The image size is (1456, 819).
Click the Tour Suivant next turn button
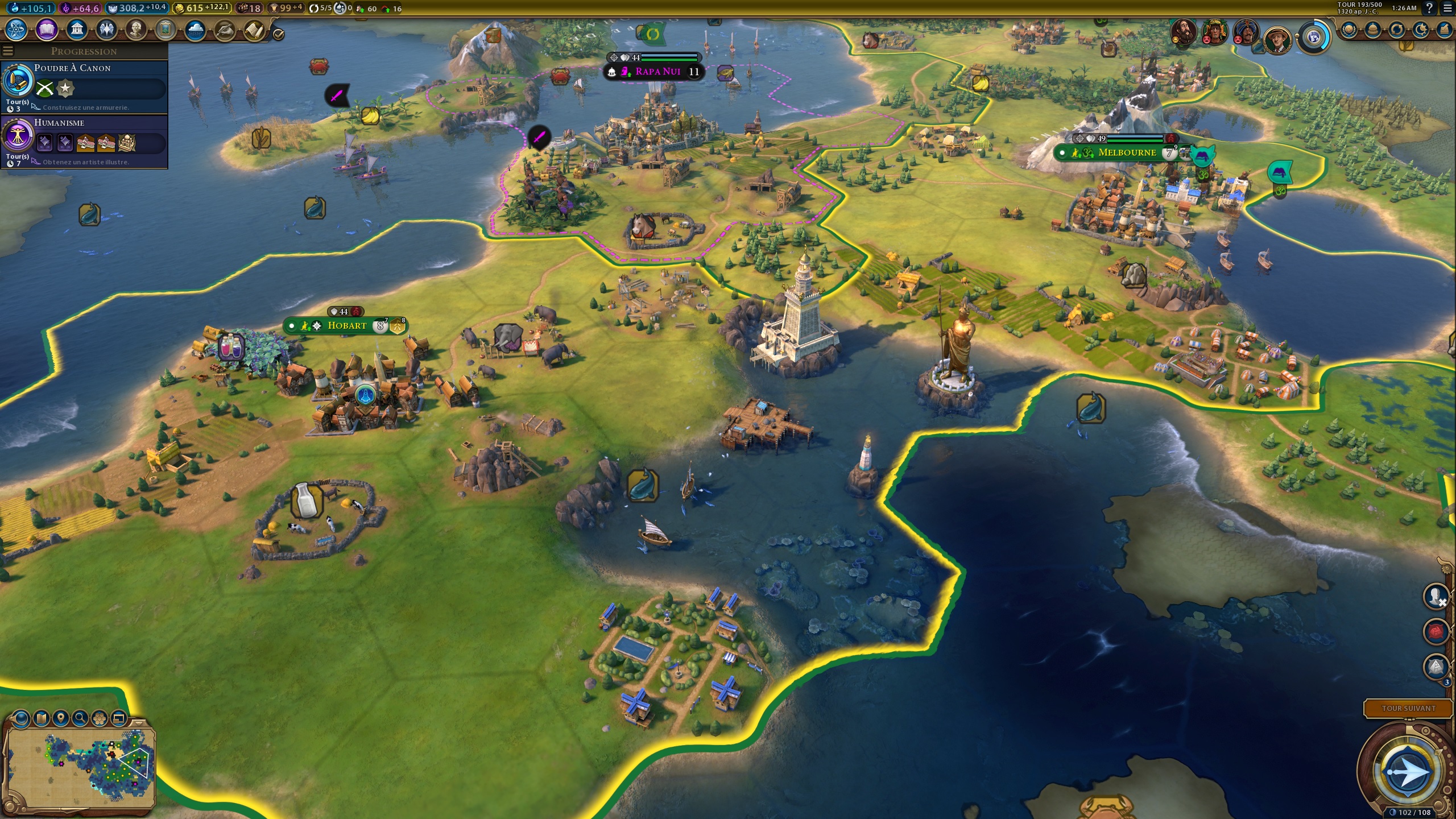(1408, 708)
